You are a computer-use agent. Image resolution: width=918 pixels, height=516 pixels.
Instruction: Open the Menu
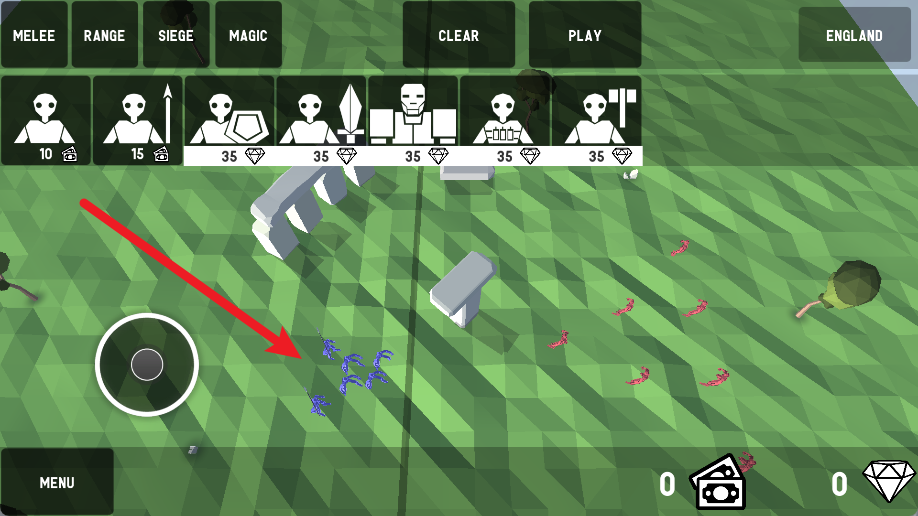coord(57,482)
